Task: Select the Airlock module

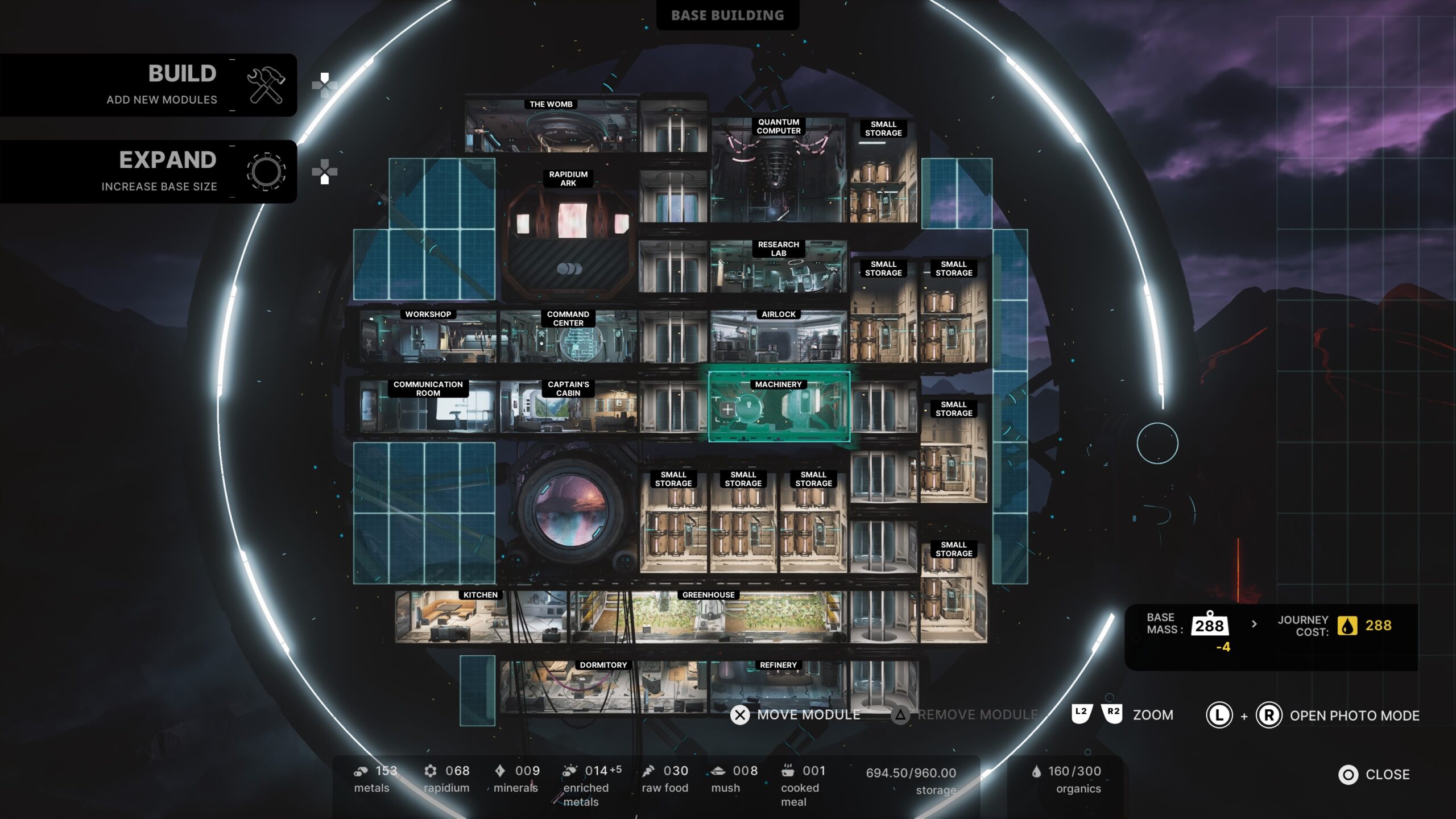Action: point(778,338)
